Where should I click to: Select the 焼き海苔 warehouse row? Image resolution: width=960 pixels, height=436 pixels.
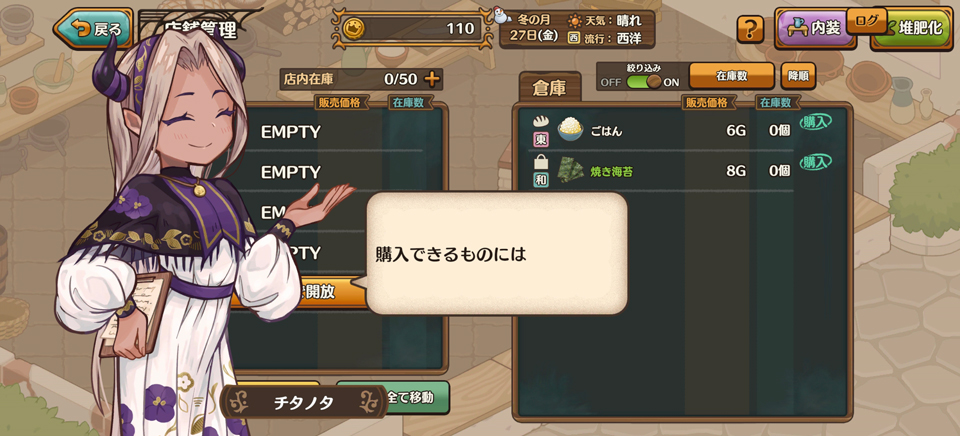[x=660, y=171]
